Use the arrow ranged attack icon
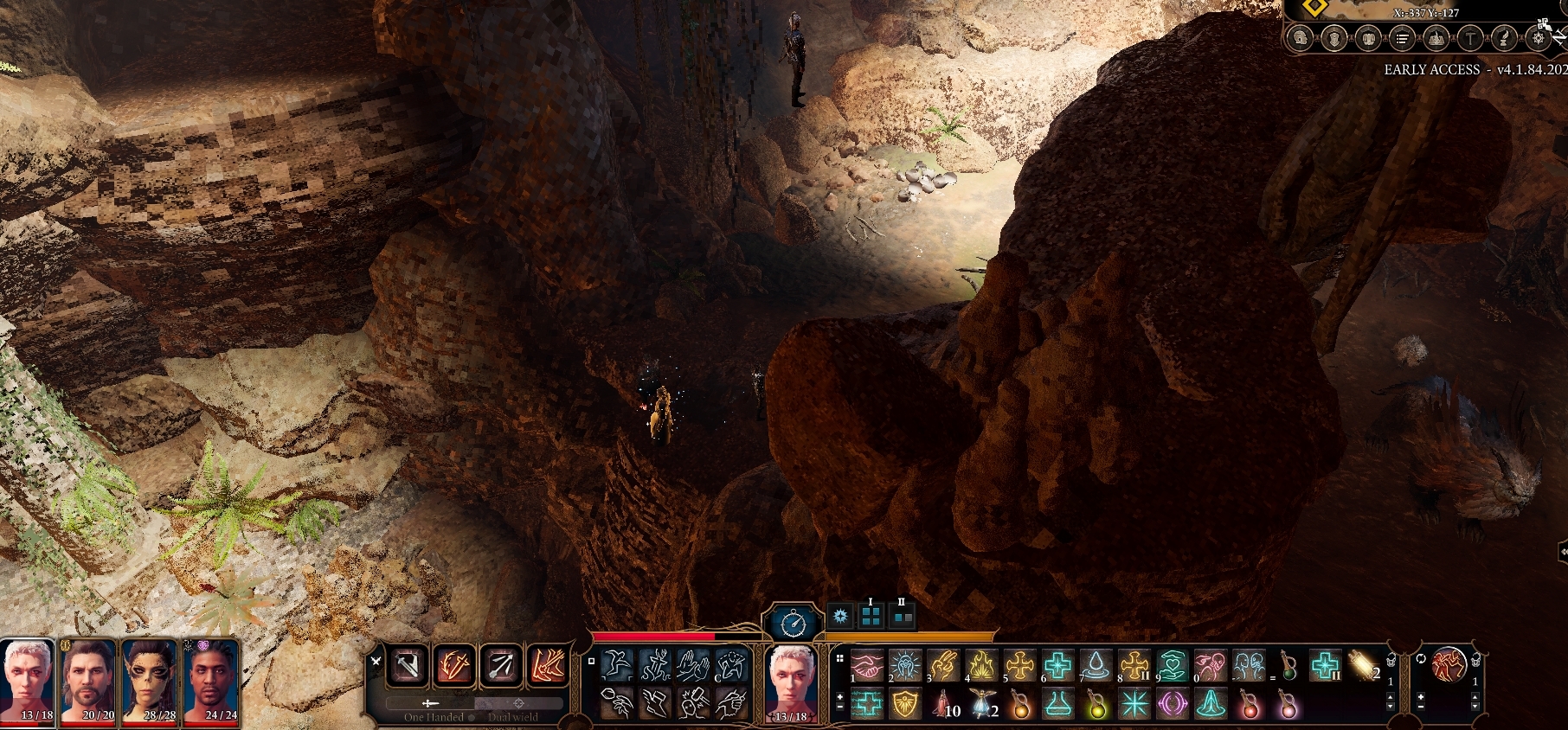The height and width of the screenshot is (730, 1568). coord(500,666)
